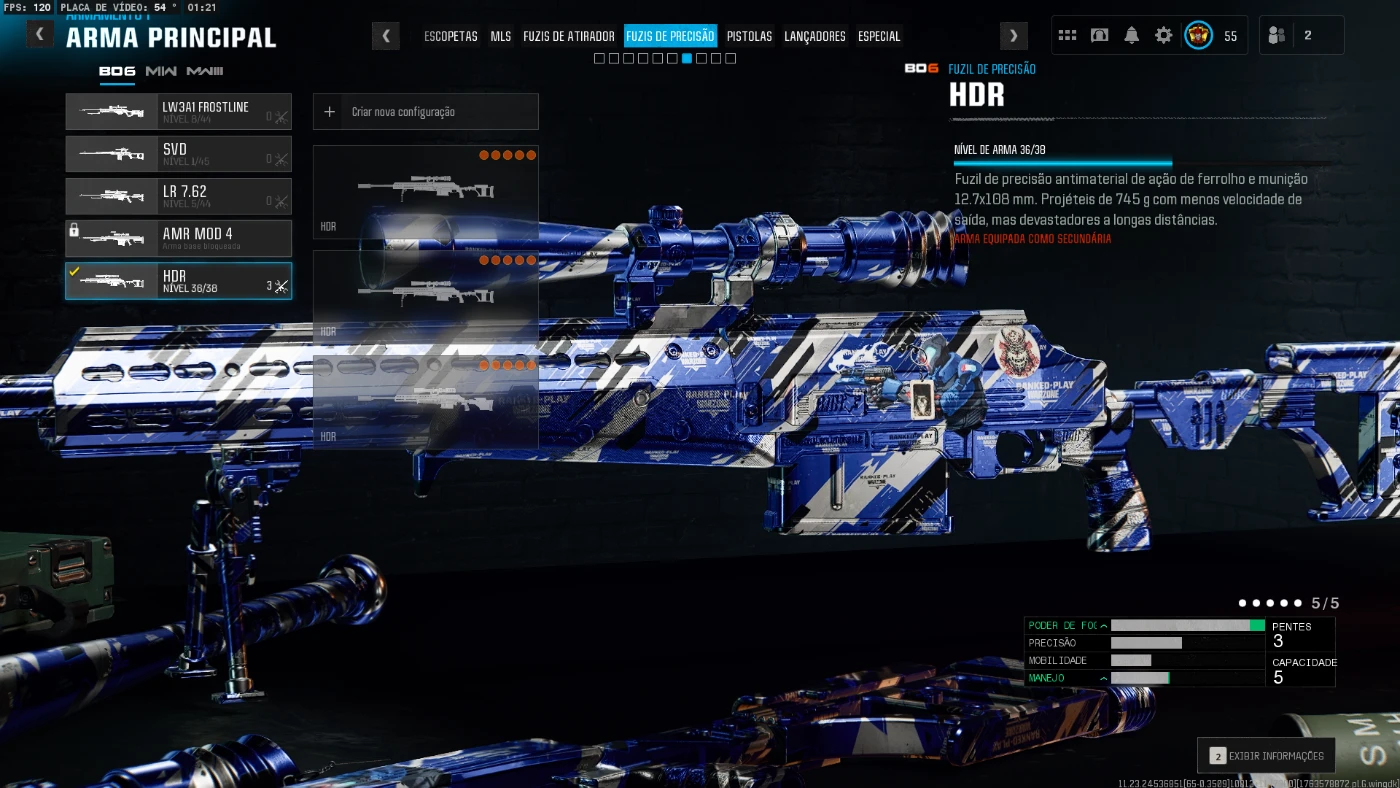Switch to the Lançadores tab
The width and height of the screenshot is (1400, 788).
click(x=814, y=36)
